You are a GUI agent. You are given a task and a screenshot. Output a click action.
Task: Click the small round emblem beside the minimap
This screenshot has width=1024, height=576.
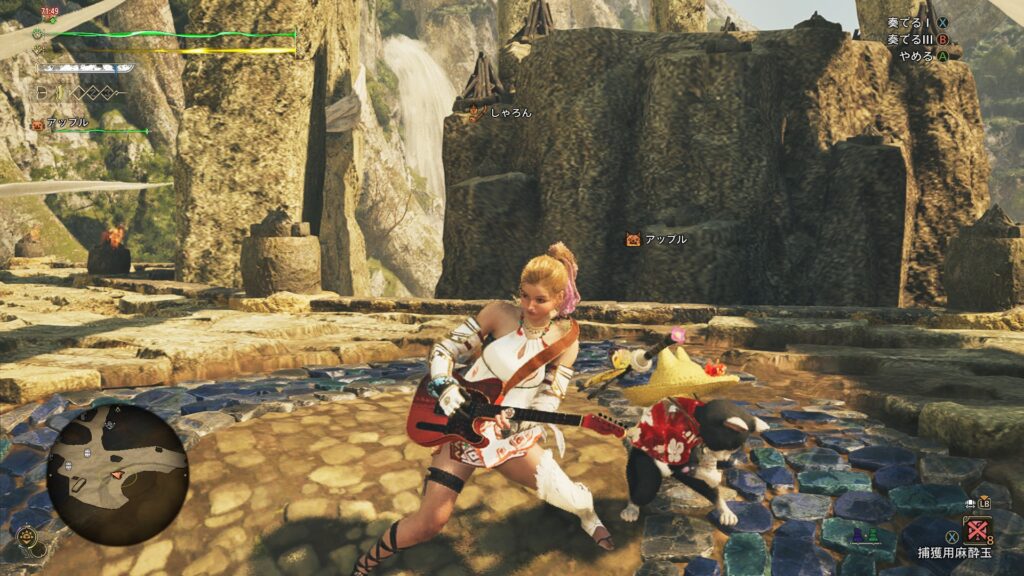pyautogui.click(x=26, y=539)
